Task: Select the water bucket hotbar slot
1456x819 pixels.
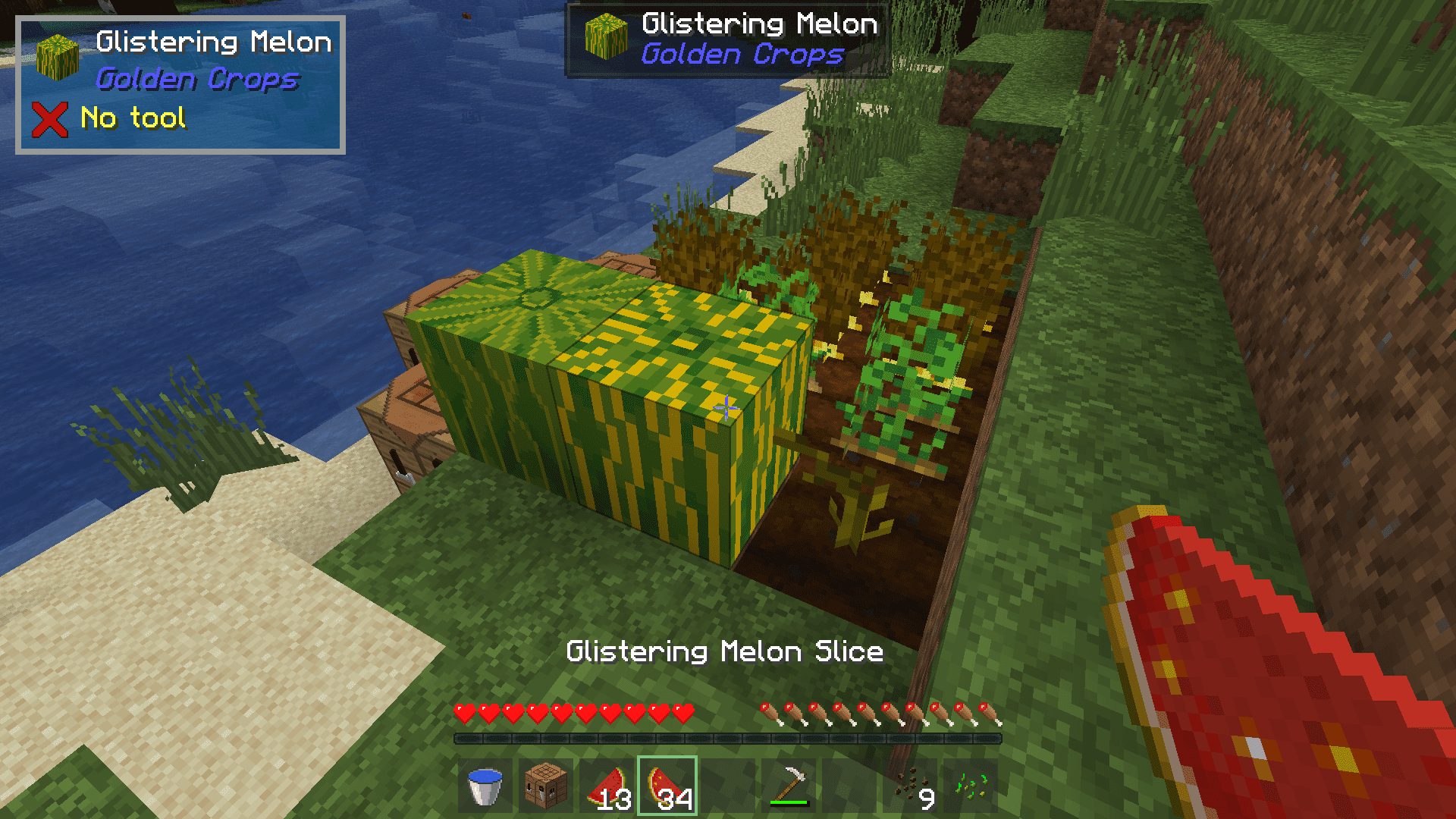Action: coord(485,786)
